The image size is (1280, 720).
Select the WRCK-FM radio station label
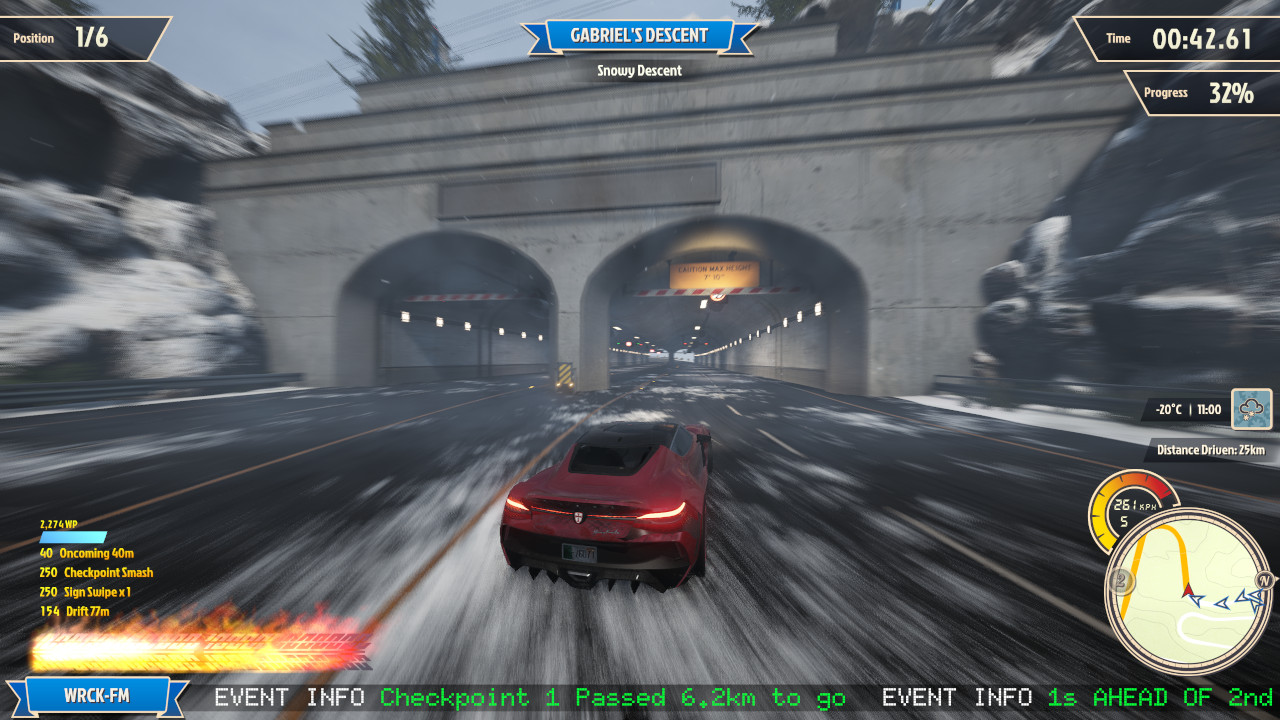[96, 696]
